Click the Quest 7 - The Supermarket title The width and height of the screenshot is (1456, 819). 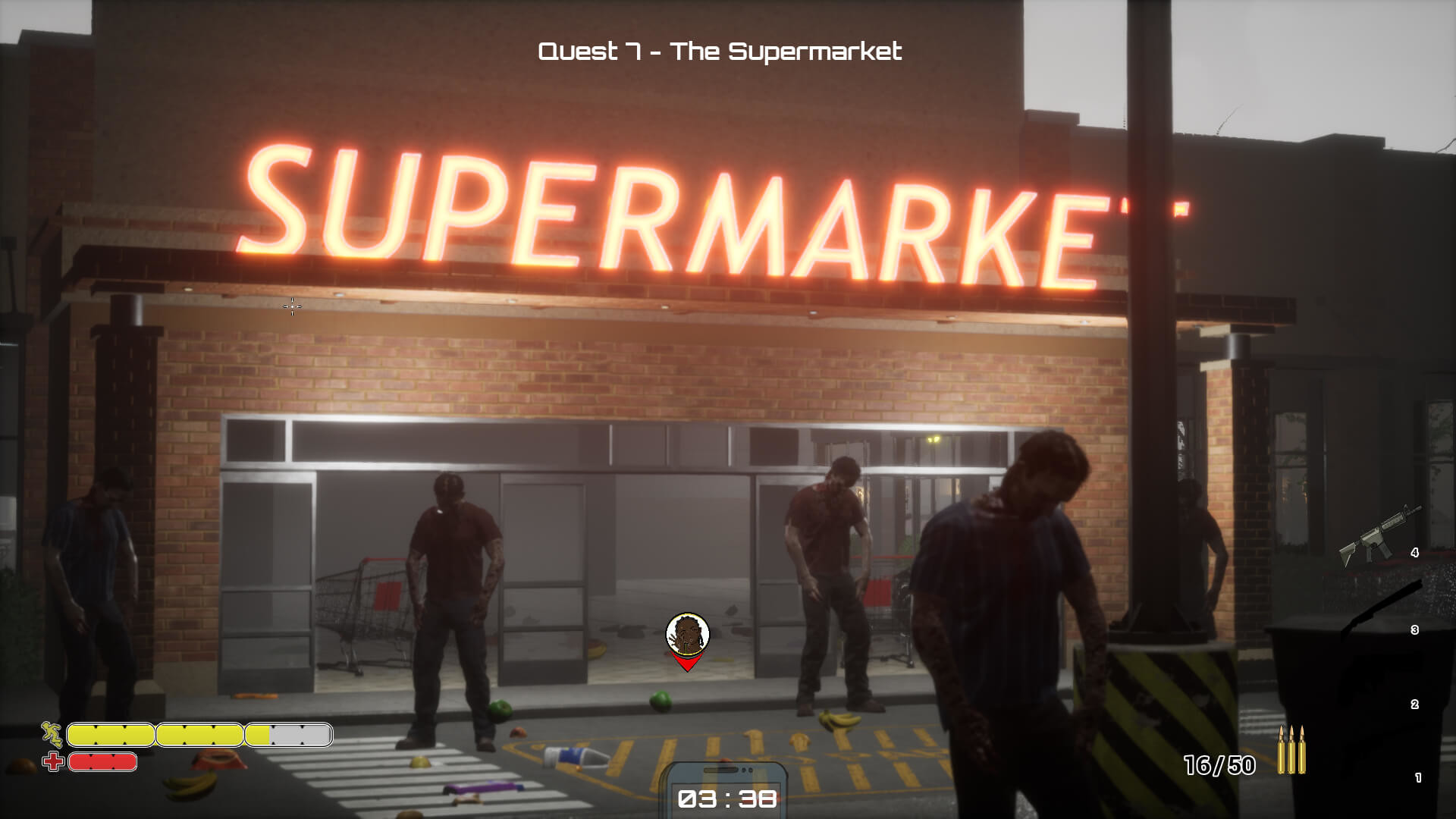click(x=720, y=52)
